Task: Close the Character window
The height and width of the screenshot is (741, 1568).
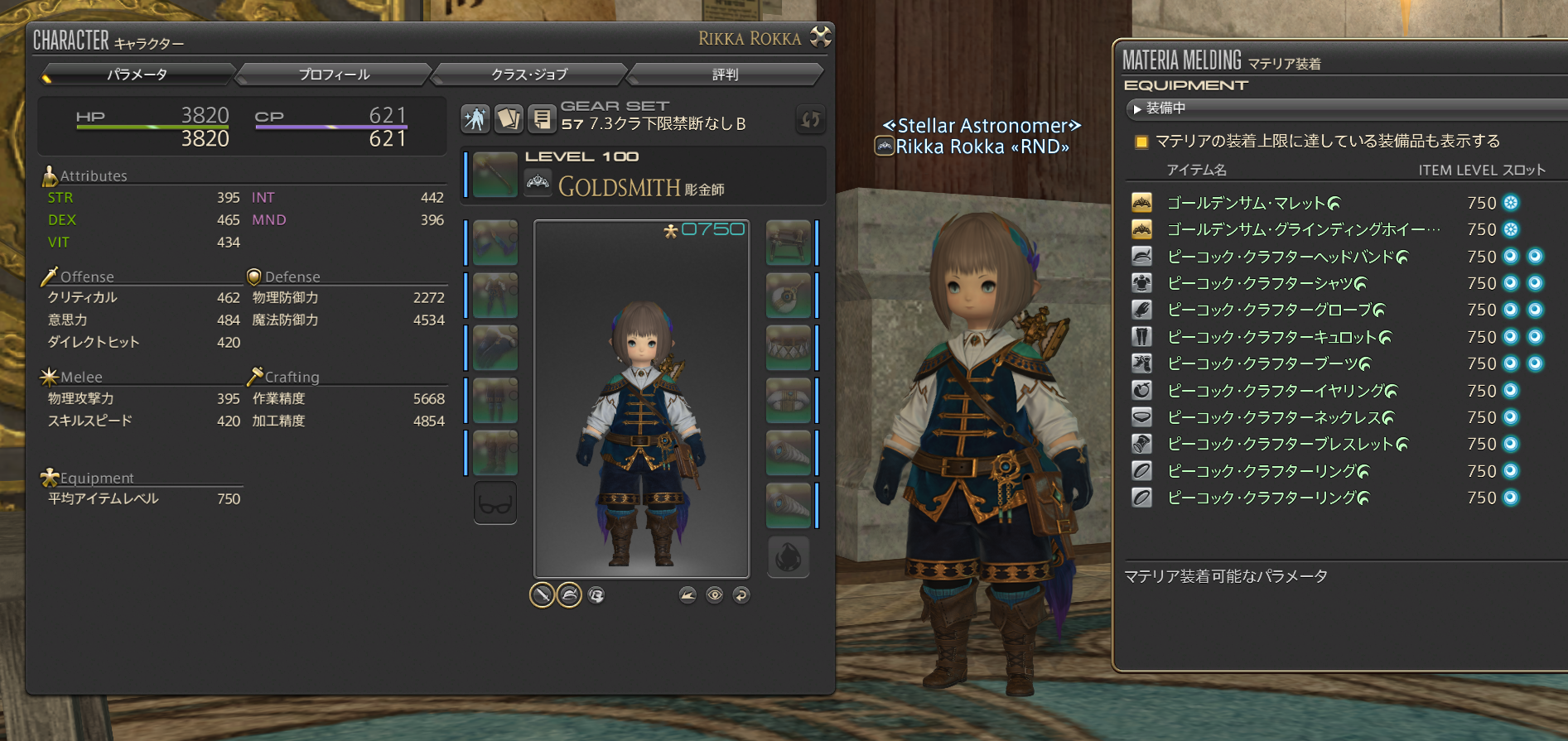Action: [x=820, y=36]
